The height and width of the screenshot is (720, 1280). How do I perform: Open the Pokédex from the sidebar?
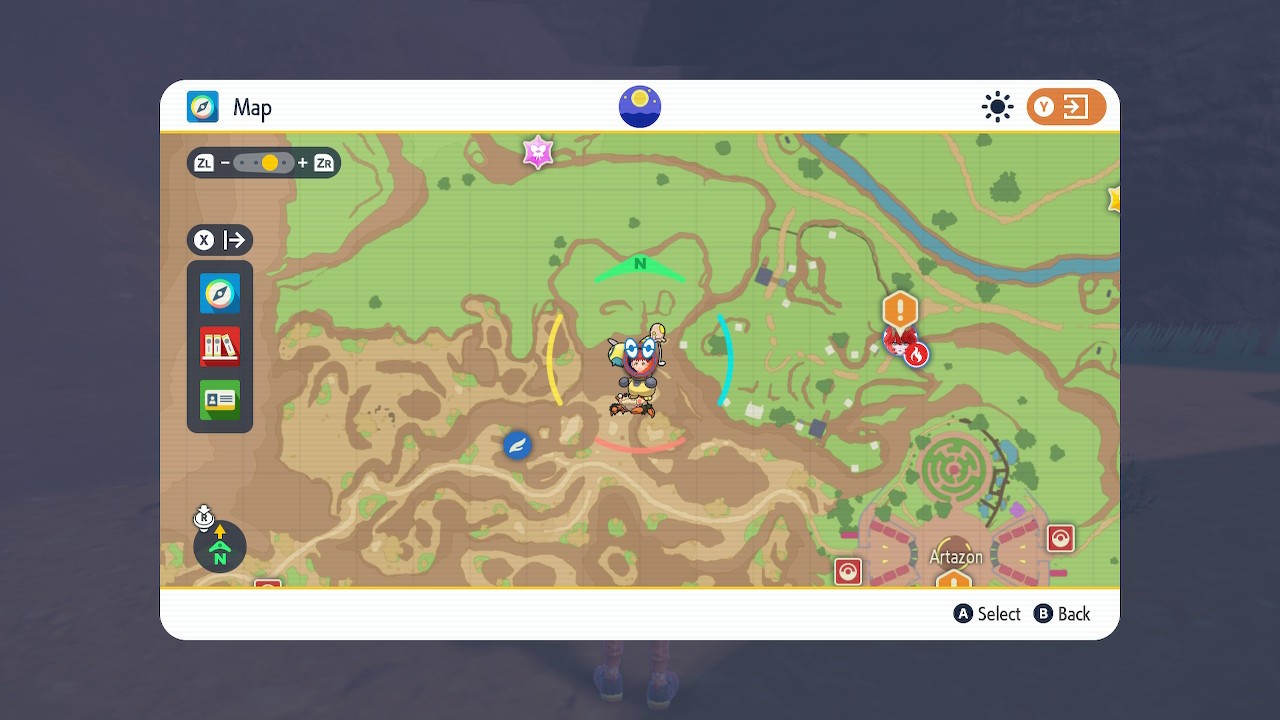coord(219,345)
